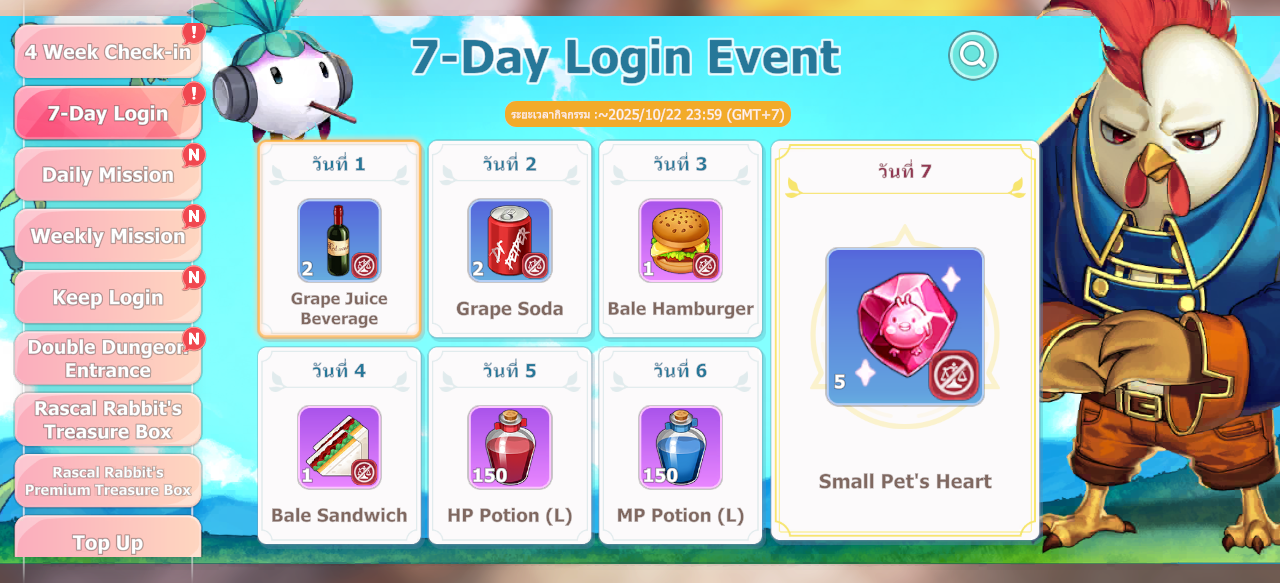1280x583 pixels.
Task: Show the Weekly Mission tab
Action: (108, 236)
